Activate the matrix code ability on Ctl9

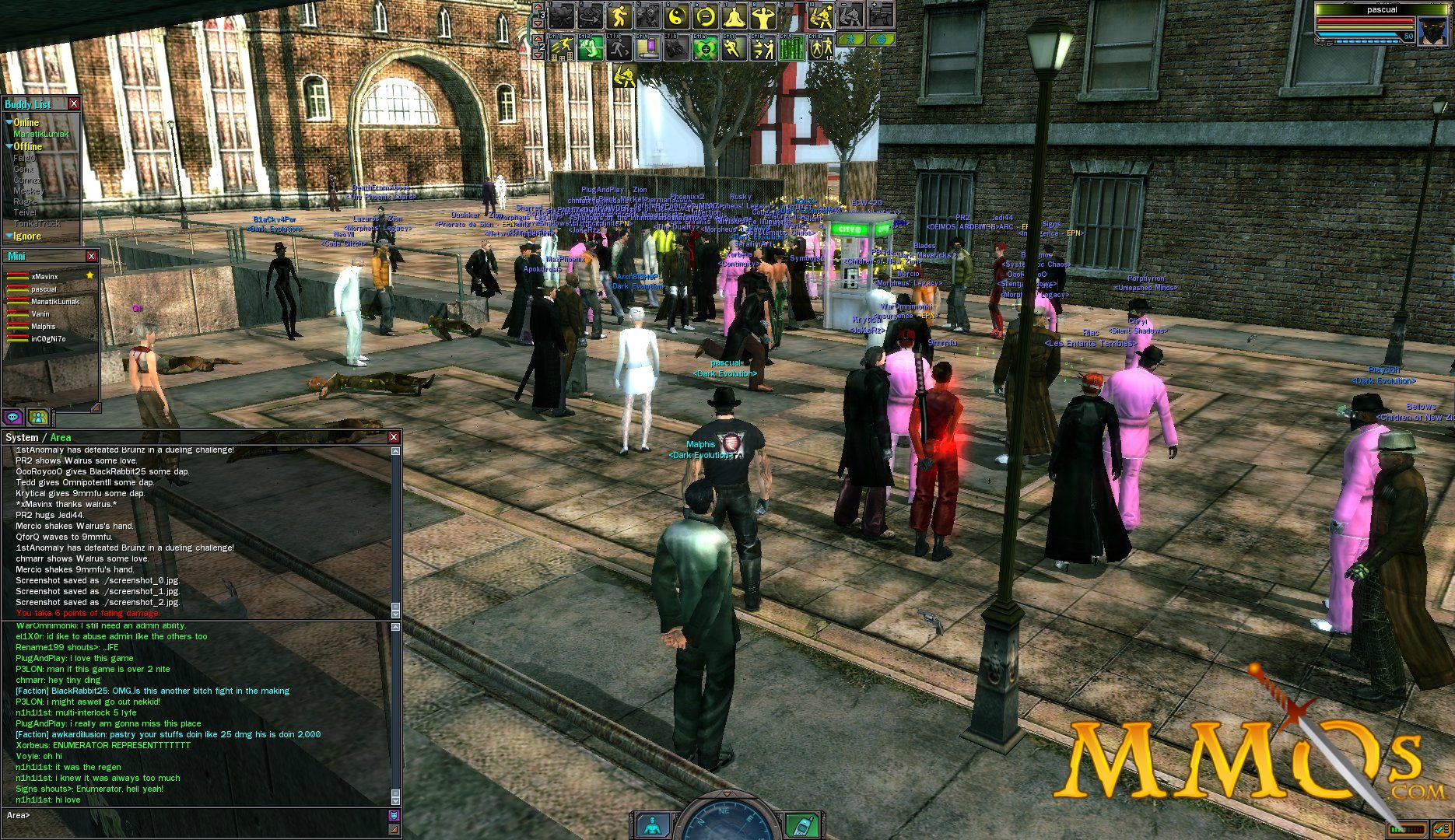[x=791, y=51]
